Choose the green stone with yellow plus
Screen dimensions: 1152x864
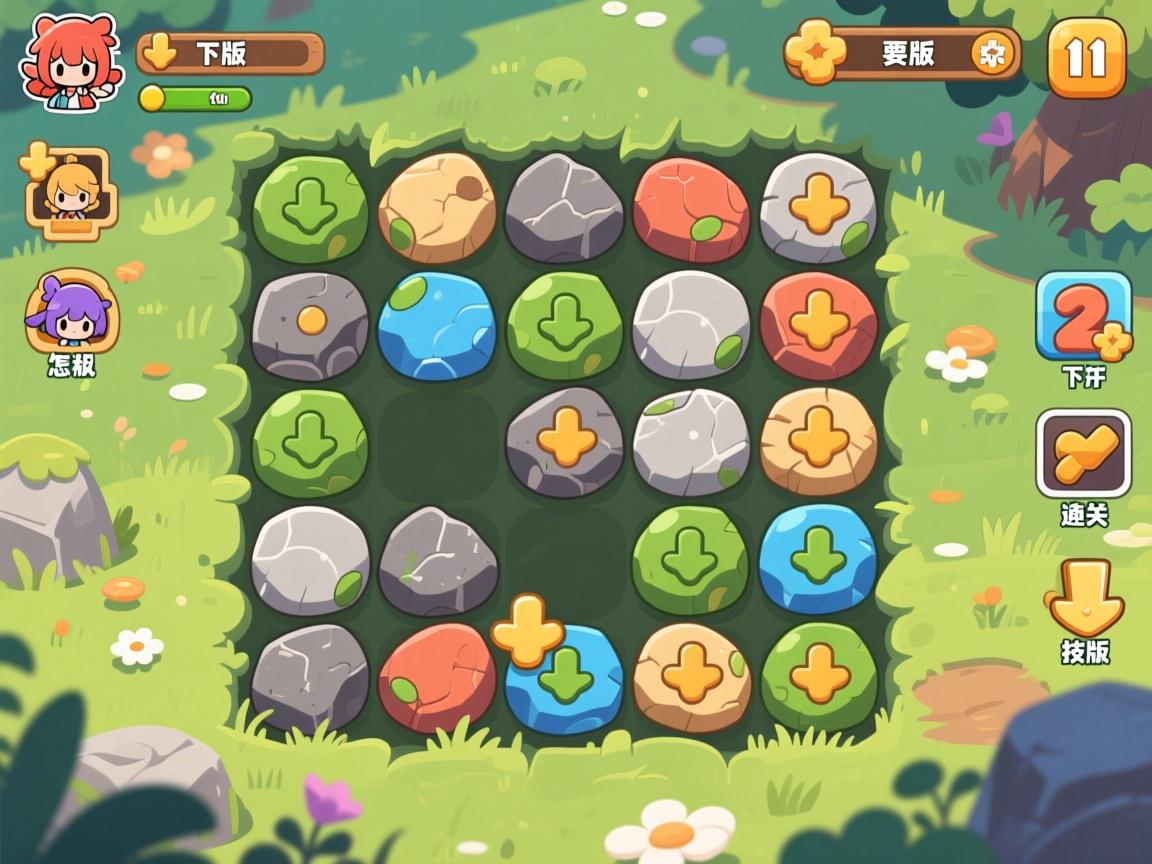[x=818, y=675]
